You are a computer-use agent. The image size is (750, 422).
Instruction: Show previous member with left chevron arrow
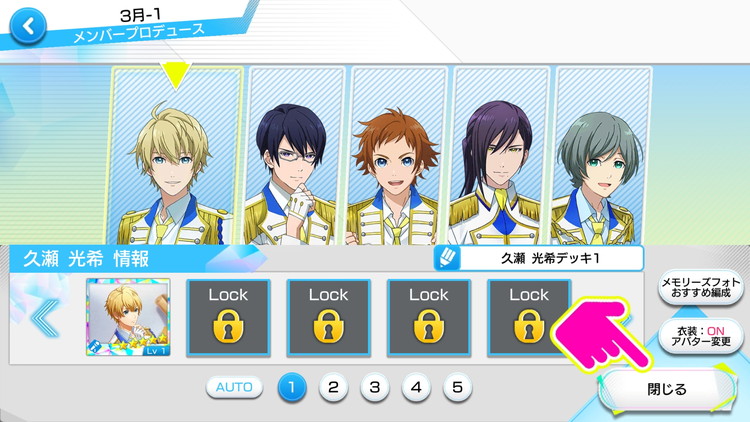tap(44, 319)
